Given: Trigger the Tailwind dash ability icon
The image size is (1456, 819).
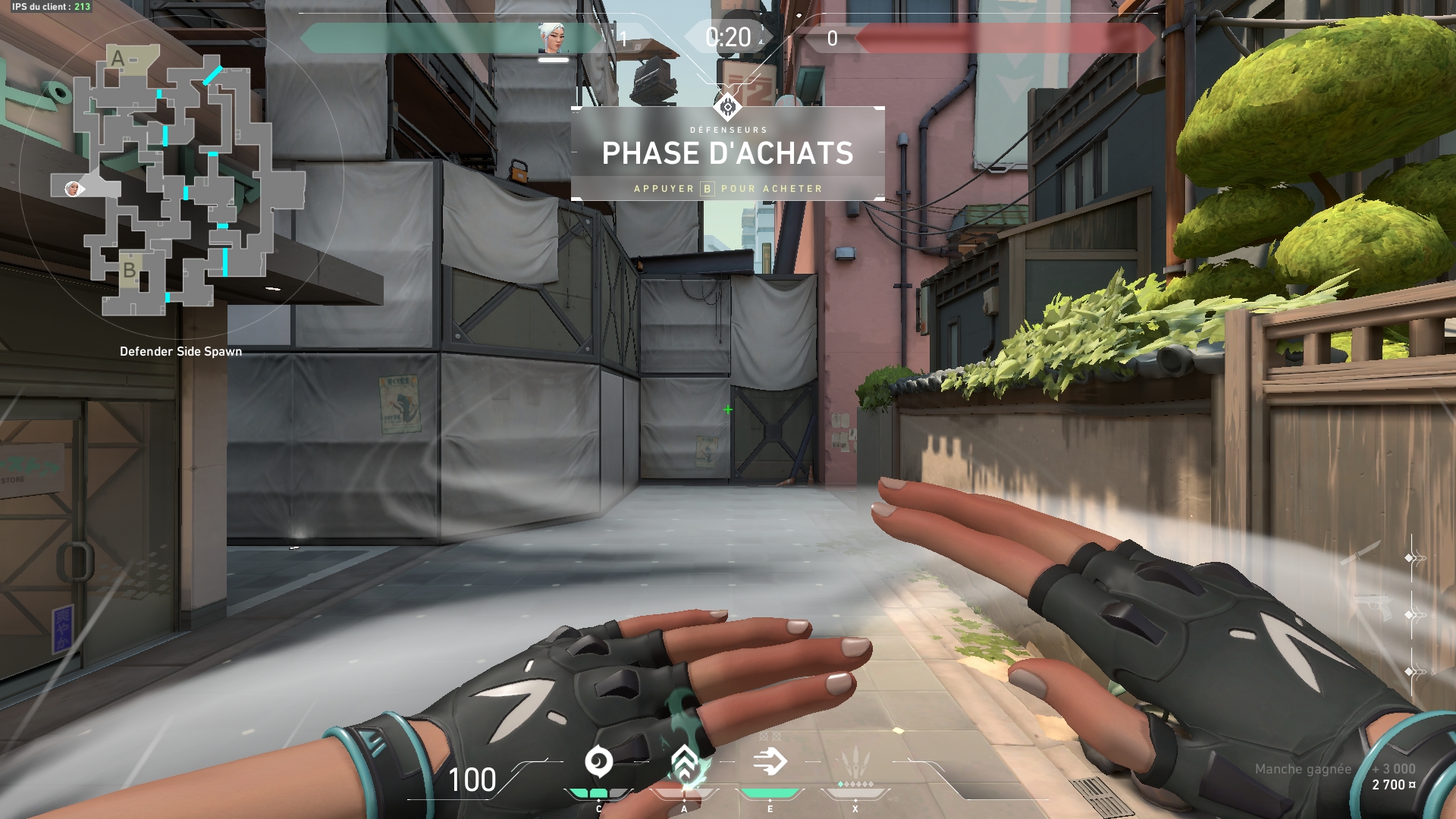Looking at the screenshot, I should [x=770, y=762].
